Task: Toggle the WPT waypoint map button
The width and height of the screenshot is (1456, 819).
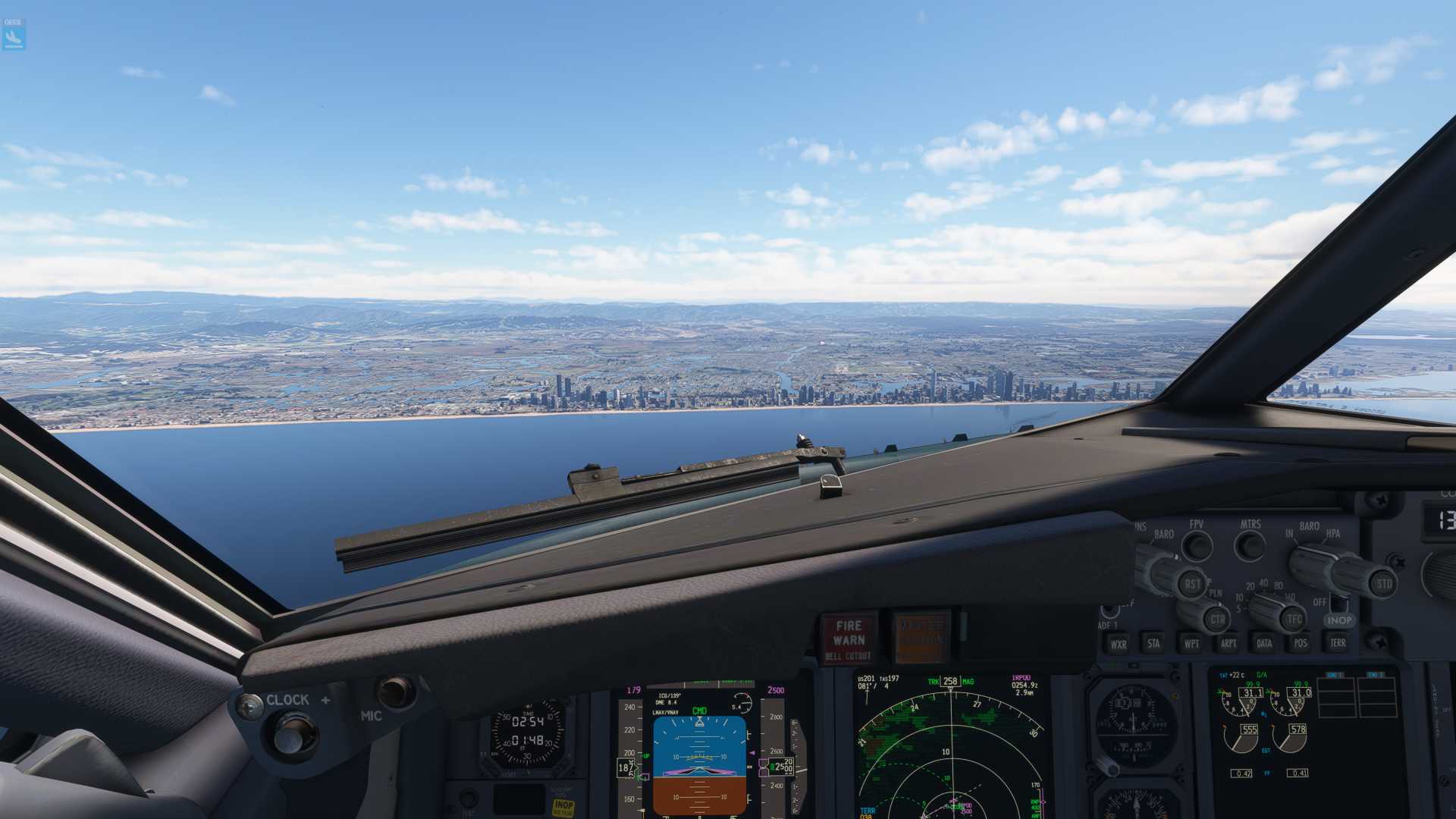Action: coord(1191,643)
